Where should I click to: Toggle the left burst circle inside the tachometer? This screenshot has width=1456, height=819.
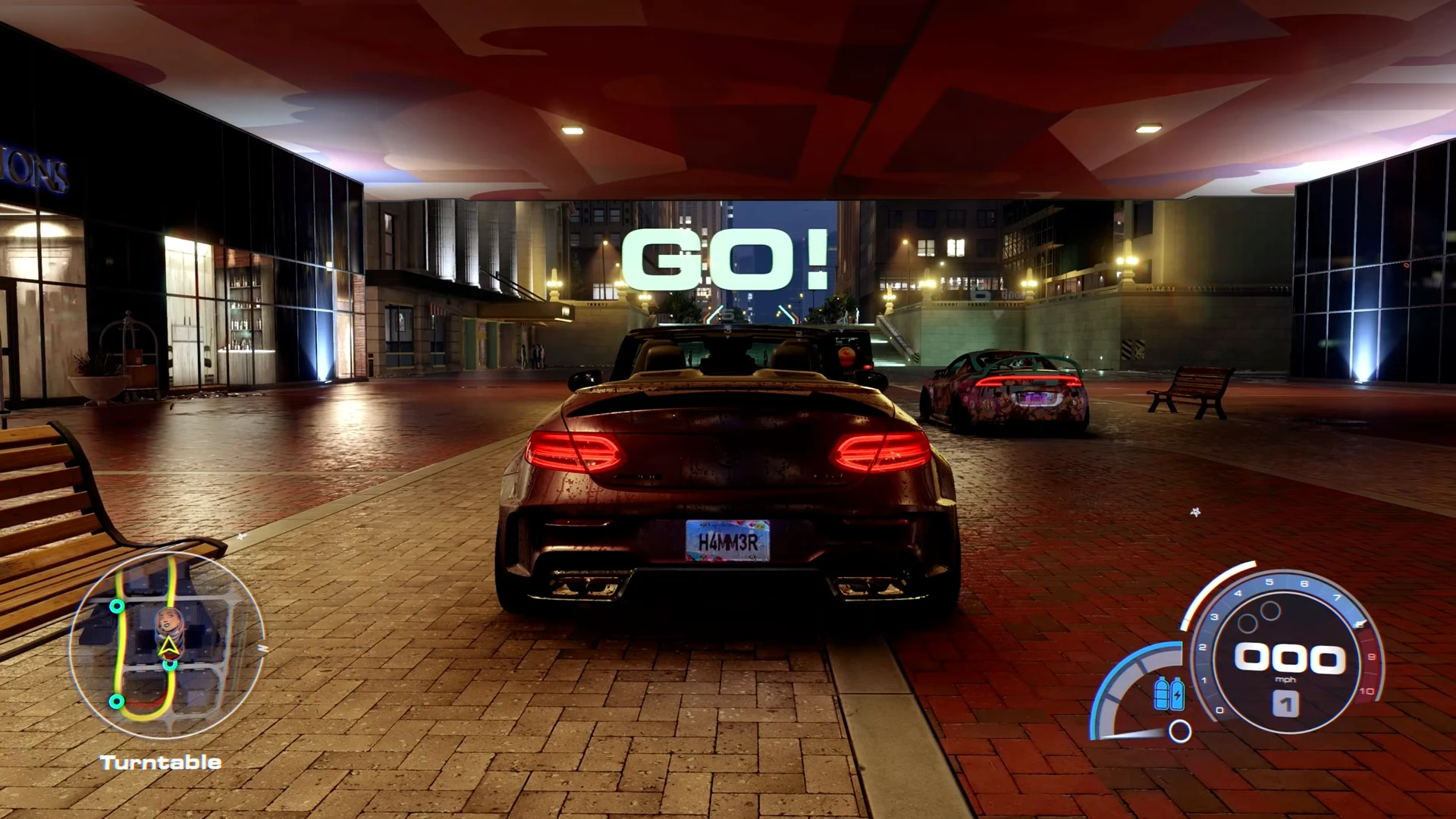[1248, 621]
